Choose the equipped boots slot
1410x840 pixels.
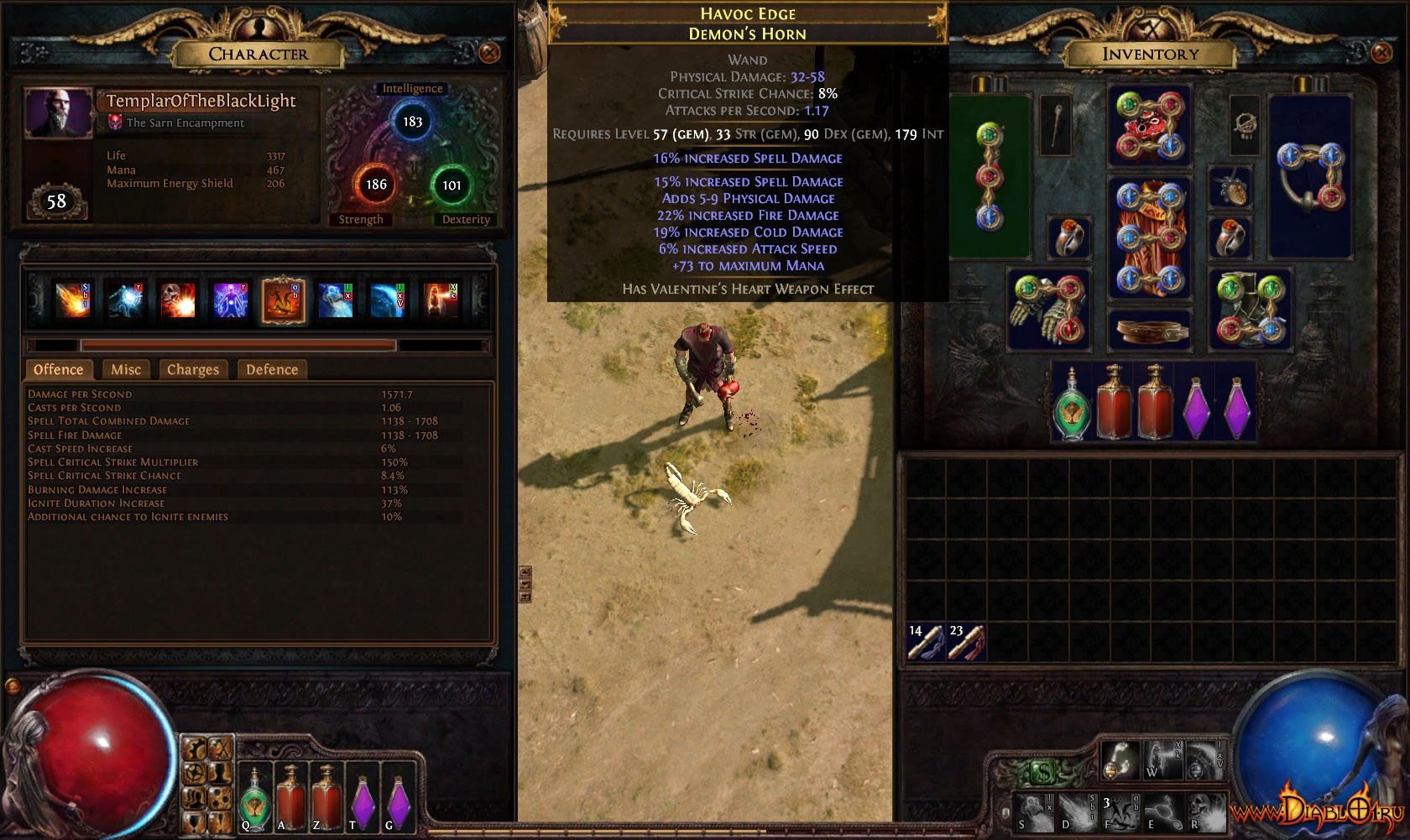[x=1251, y=309]
